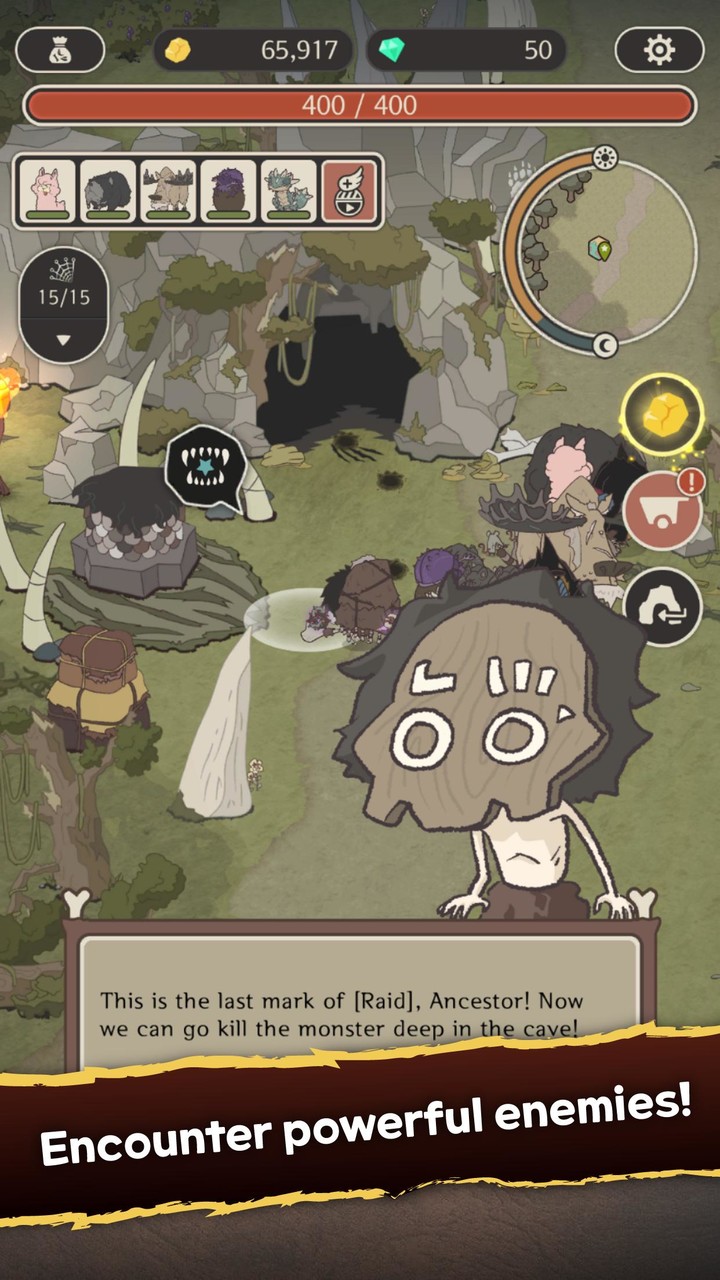This screenshot has width=720, height=1280.
Task: Select the pink alpaca party member
Action: coord(47,190)
